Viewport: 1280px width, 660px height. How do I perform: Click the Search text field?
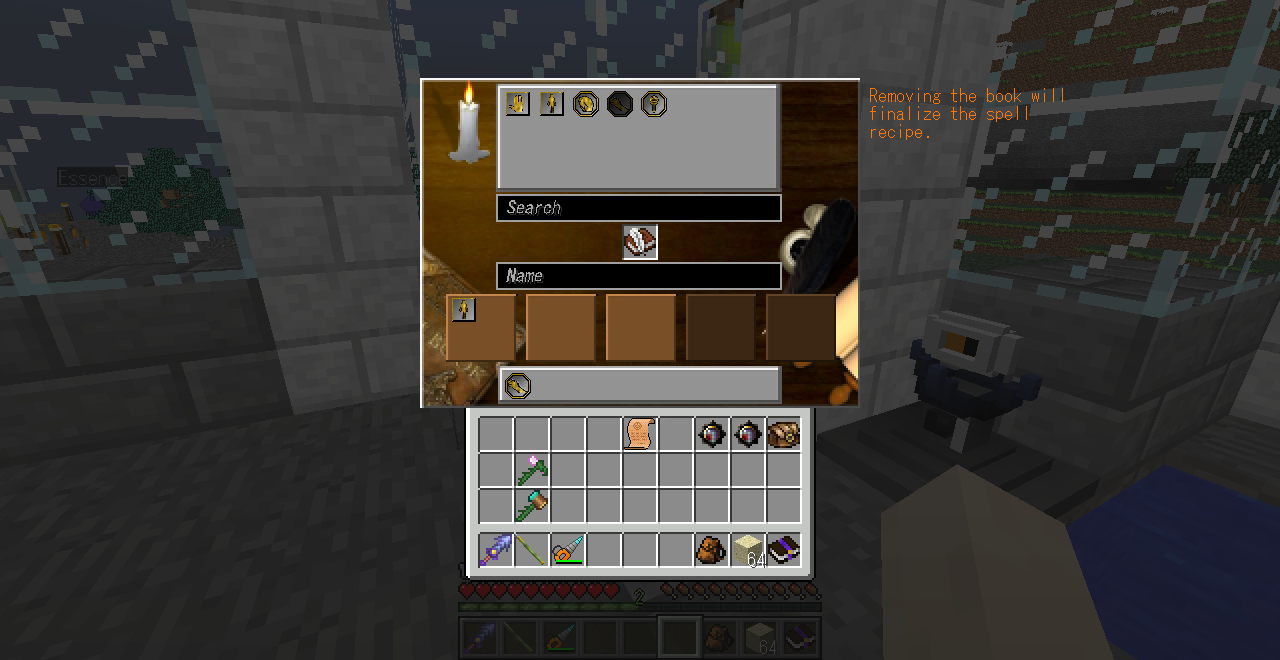638,208
